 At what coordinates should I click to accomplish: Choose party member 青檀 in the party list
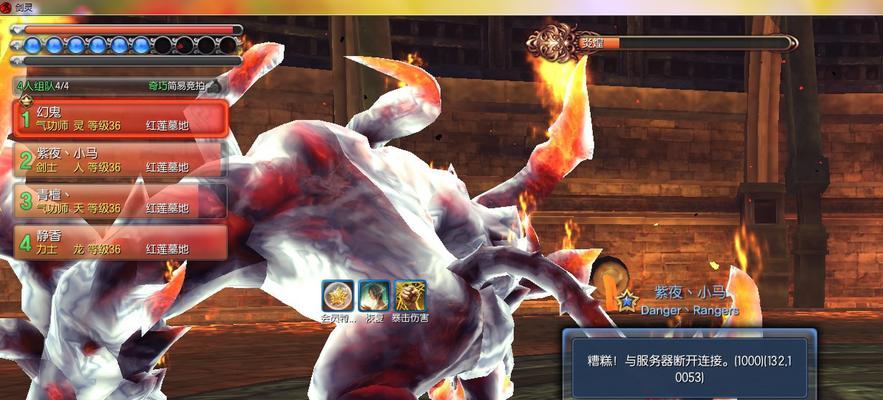120,201
